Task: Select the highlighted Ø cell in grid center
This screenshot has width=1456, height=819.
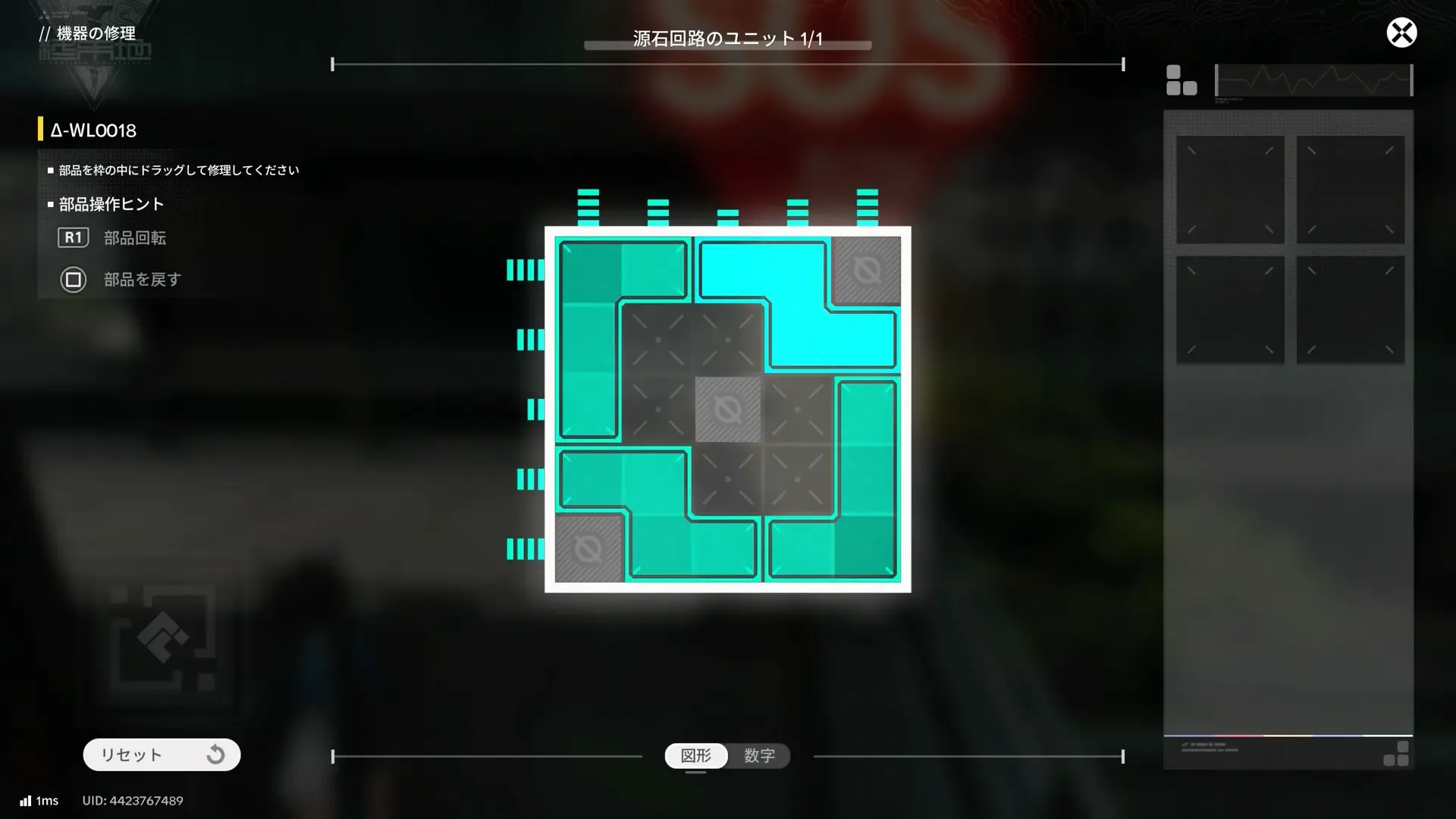Action: coord(728,410)
